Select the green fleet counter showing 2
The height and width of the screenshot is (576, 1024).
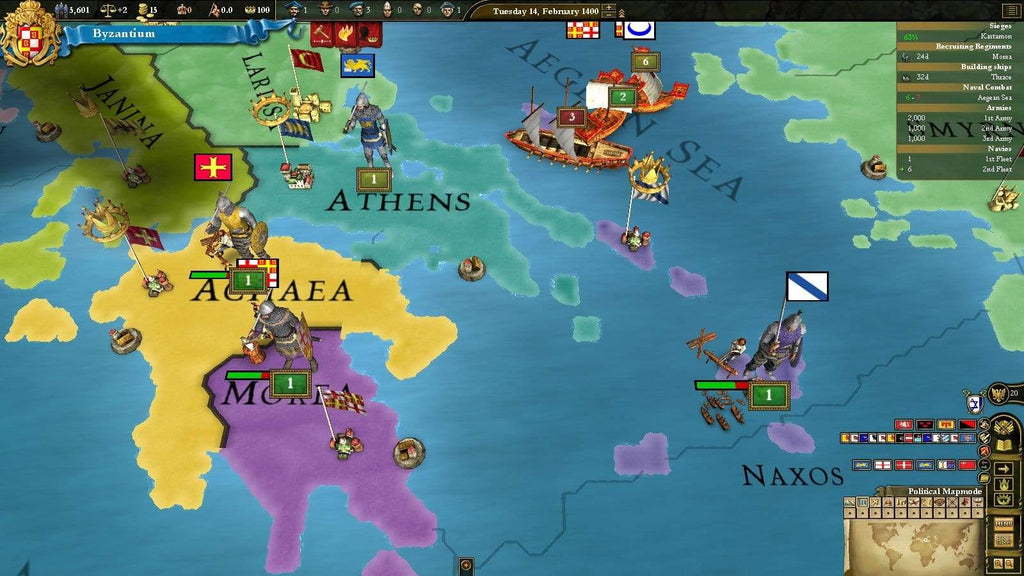click(x=622, y=97)
